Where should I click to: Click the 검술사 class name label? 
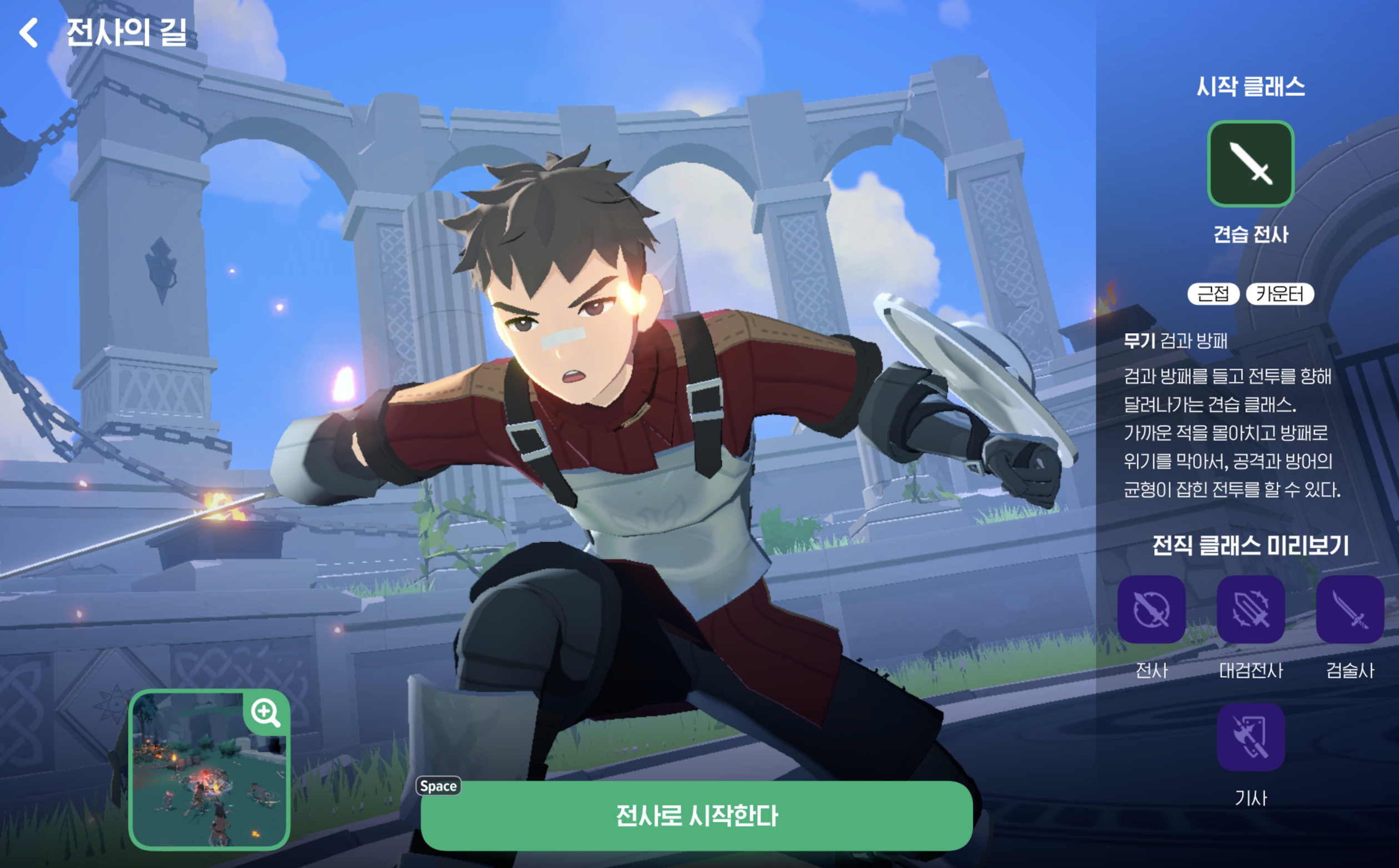coord(1350,670)
